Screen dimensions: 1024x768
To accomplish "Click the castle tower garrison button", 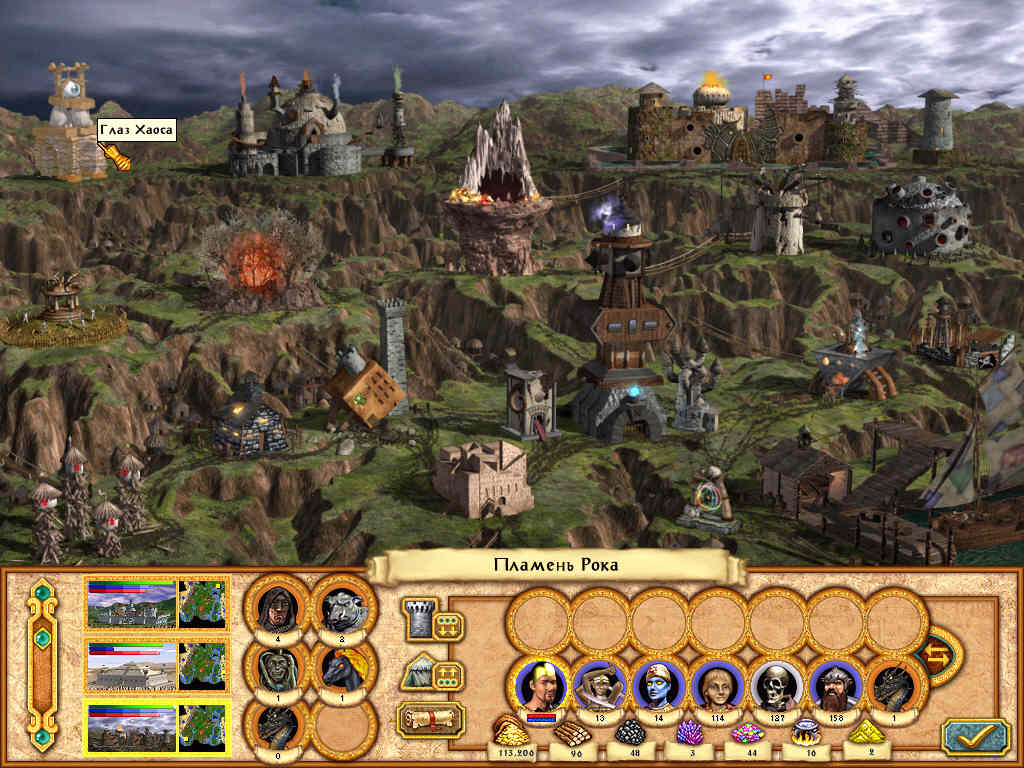I will (x=418, y=620).
